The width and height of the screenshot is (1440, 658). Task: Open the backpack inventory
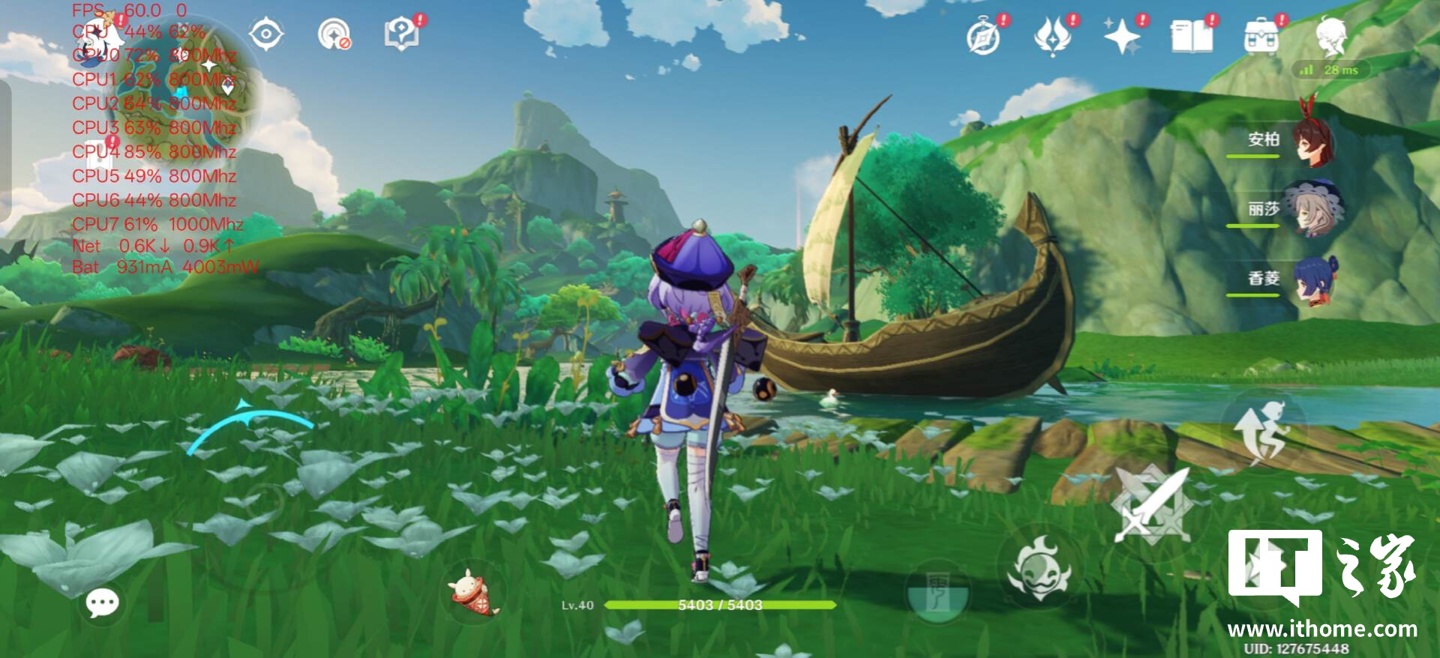tap(1262, 37)
